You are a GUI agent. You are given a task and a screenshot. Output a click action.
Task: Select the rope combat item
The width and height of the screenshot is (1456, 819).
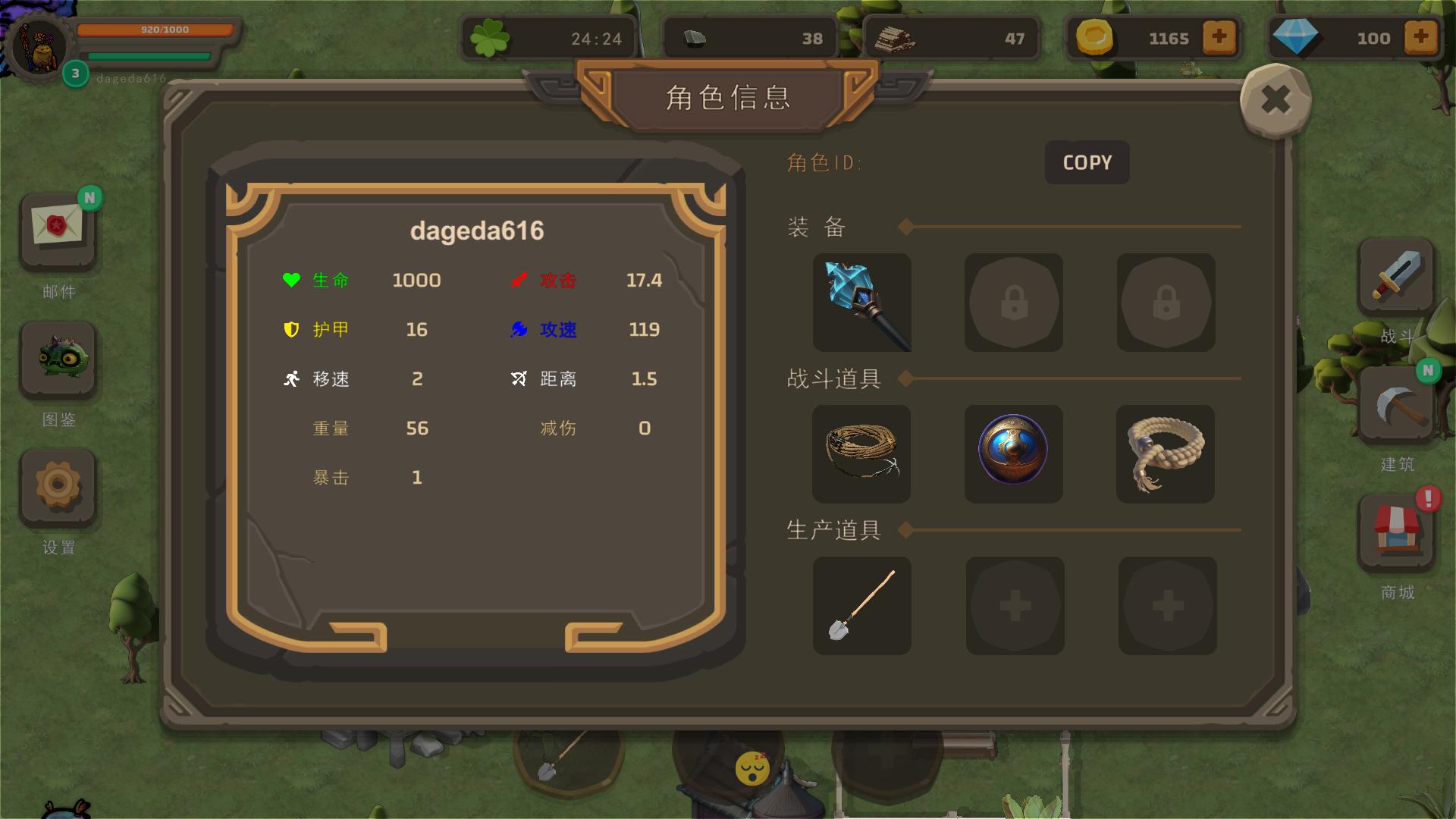[x=861, y=453]
